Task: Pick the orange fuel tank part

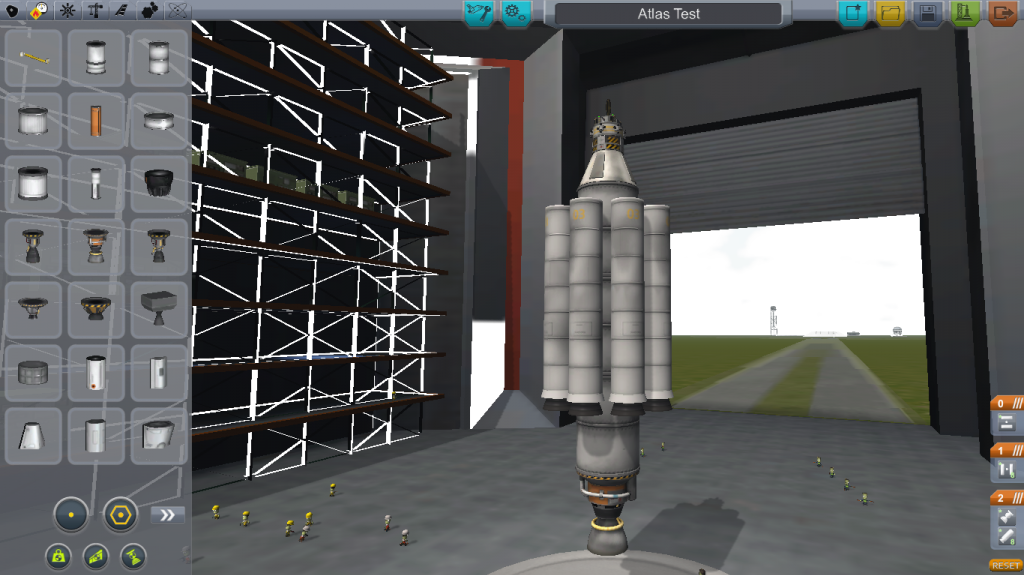Action: 96,121
